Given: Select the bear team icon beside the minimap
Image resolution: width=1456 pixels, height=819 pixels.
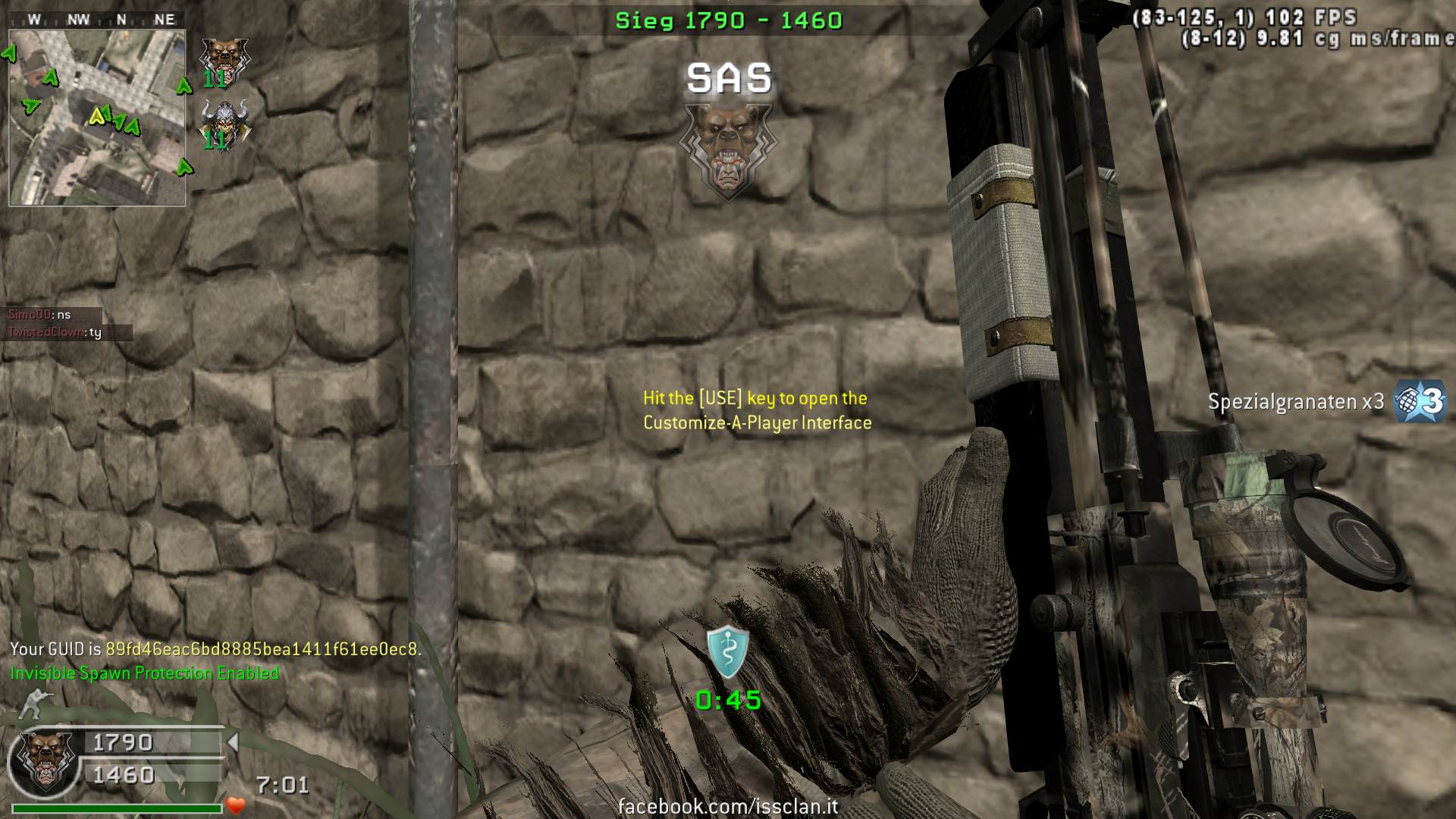Looking at the screenshot, I should 224,60.
